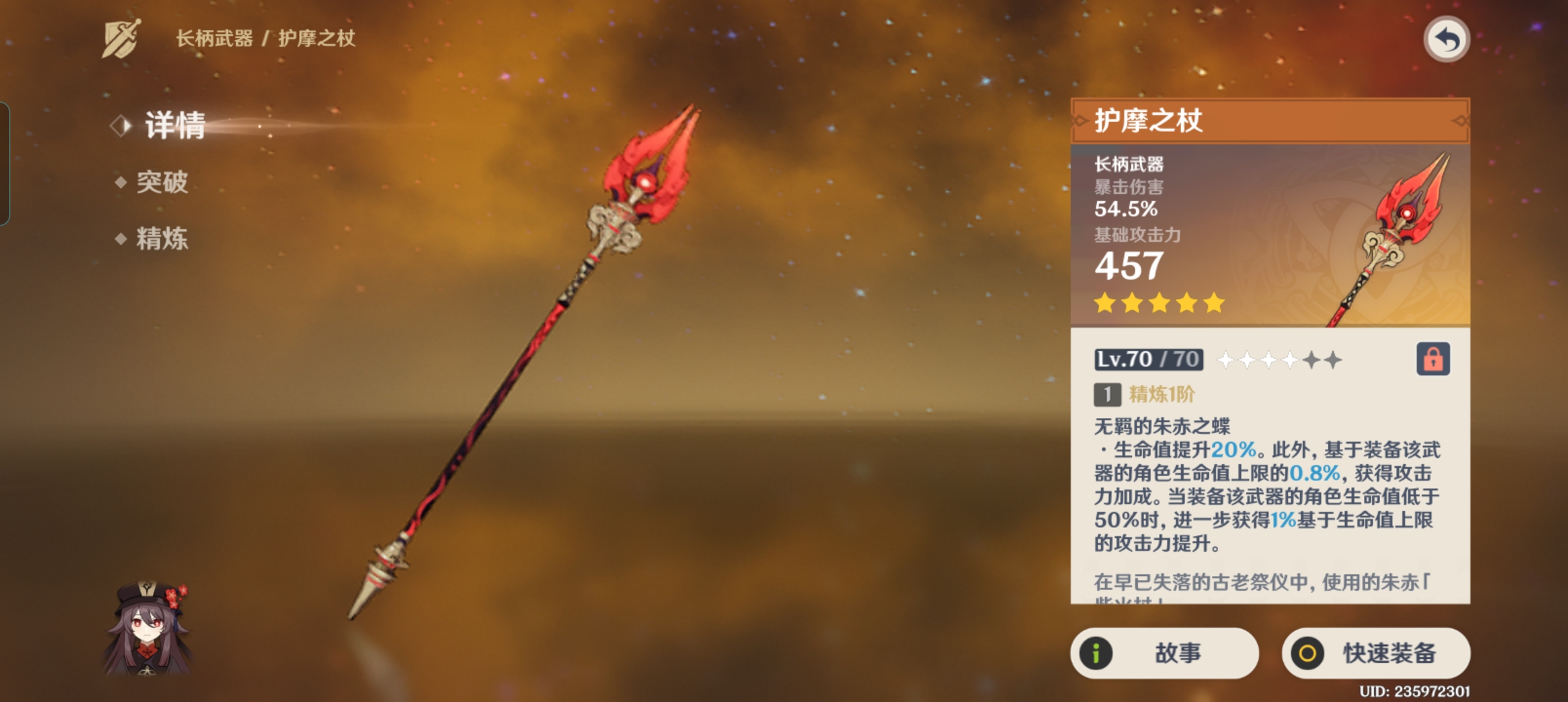
Task: Click the polearm weapon category icon
Action: (x=121, y=39)
